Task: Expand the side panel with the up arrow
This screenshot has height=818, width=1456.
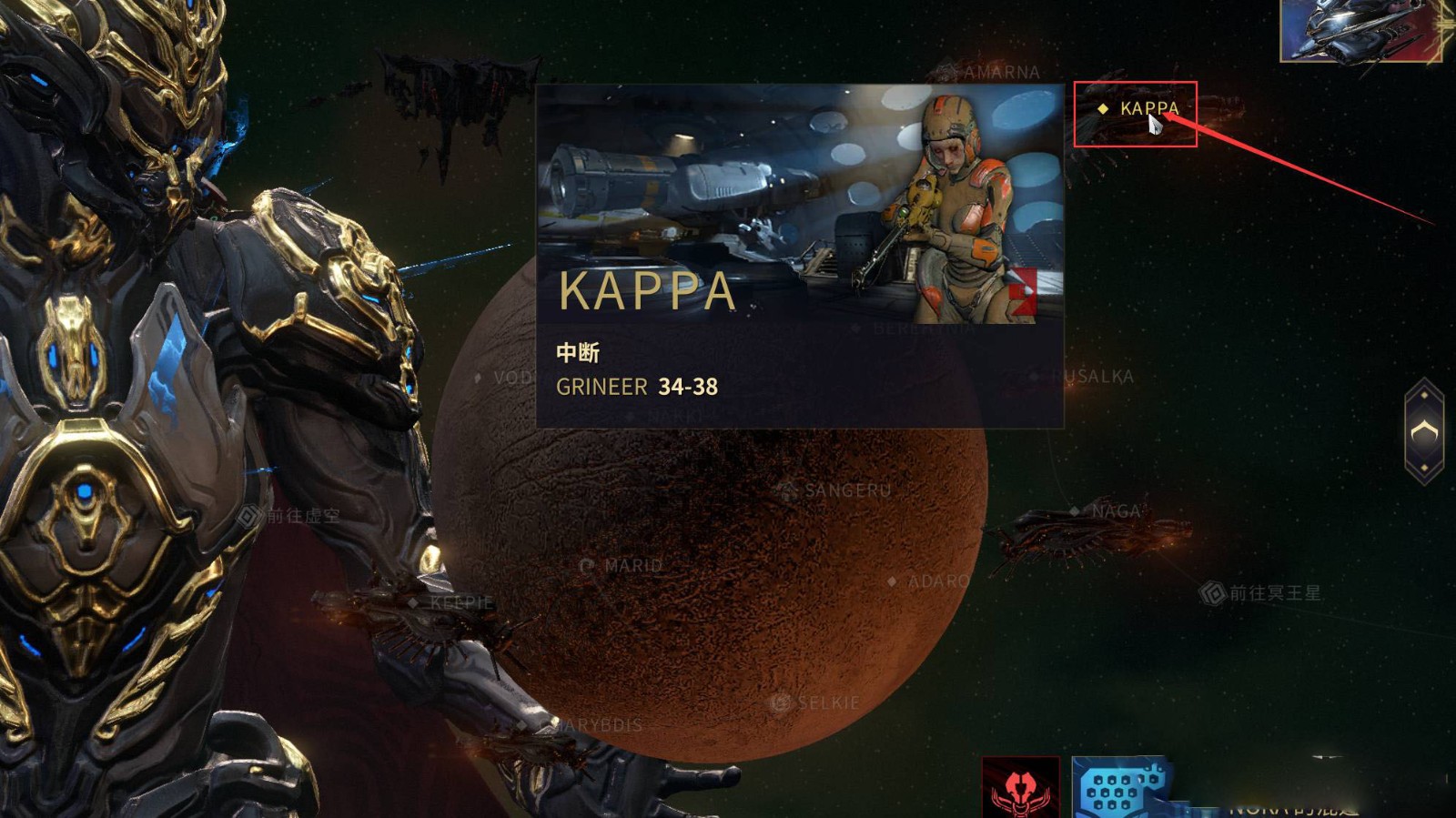Action: tap(1424, 432)
